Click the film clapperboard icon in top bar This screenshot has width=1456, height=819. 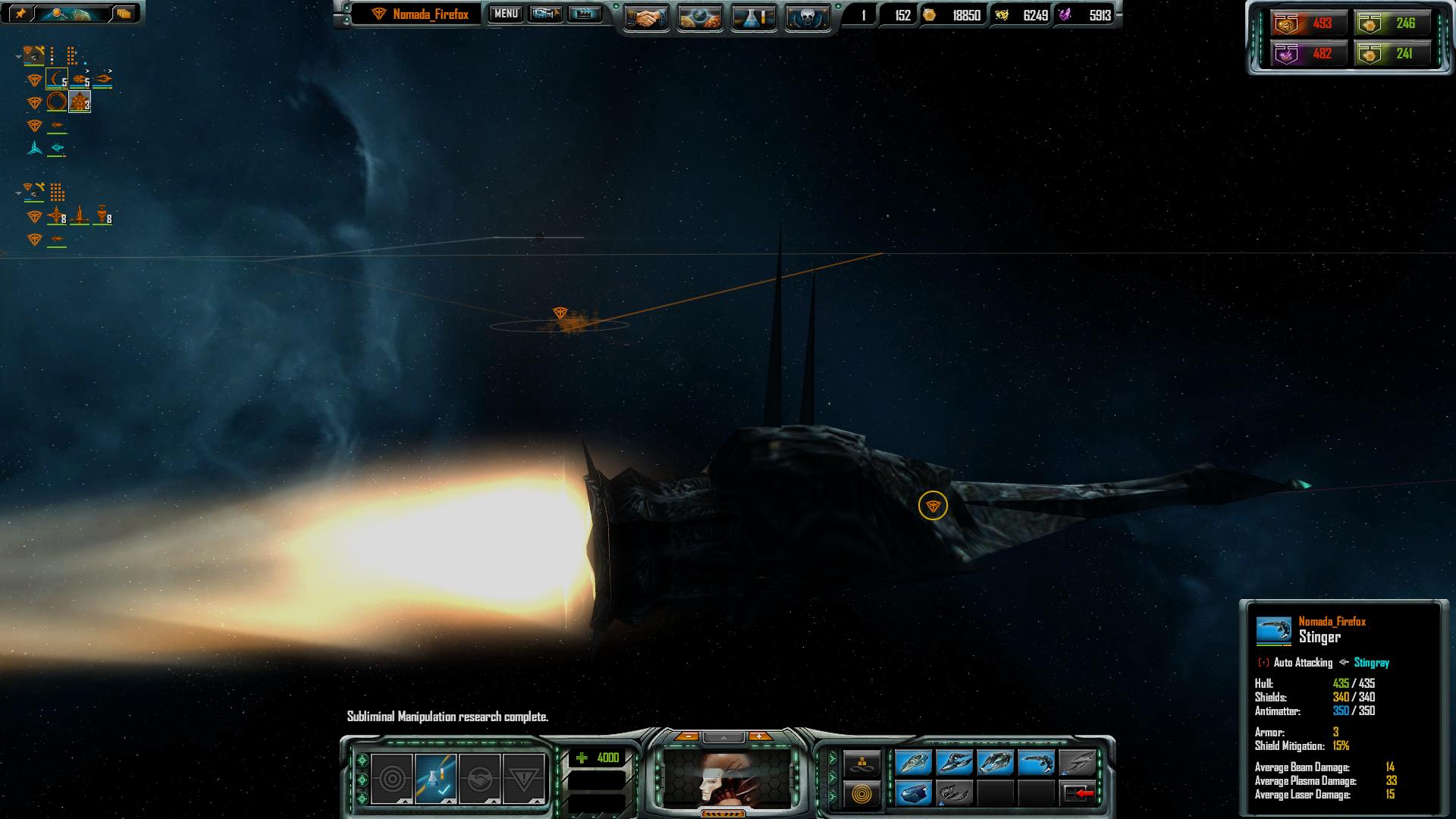pyautogui.click(x=584, y=14)
